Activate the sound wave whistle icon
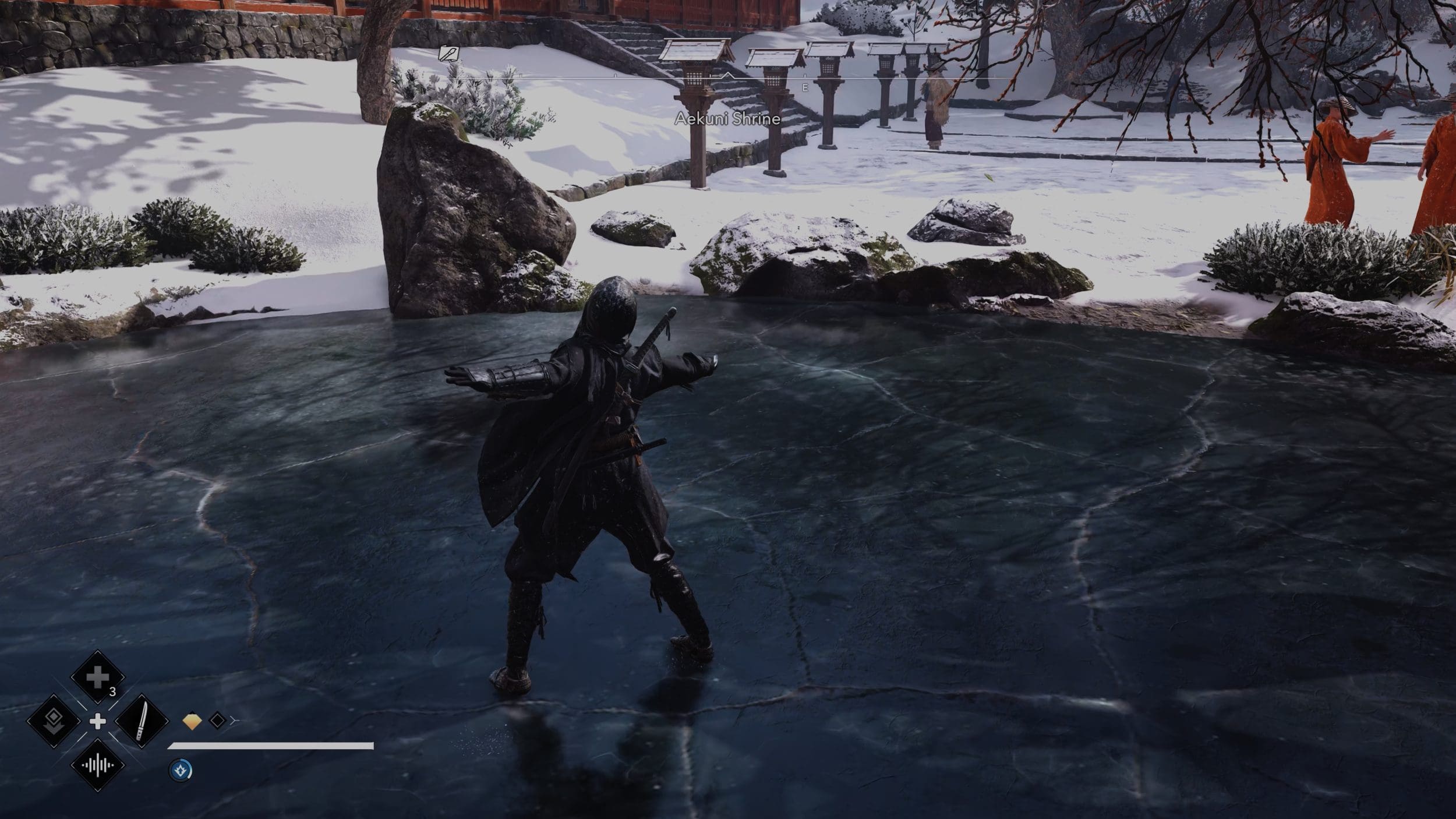Screen dimensions: 1456x819 pos(97,765)
